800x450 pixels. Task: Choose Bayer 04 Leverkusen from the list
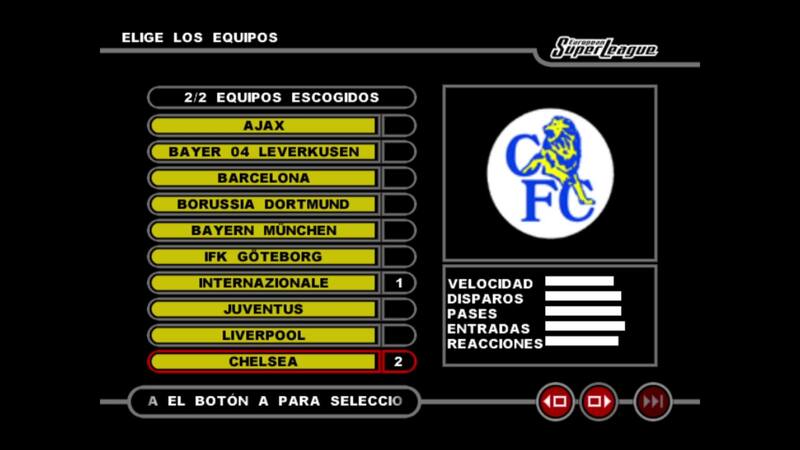[x=264, y=152]
